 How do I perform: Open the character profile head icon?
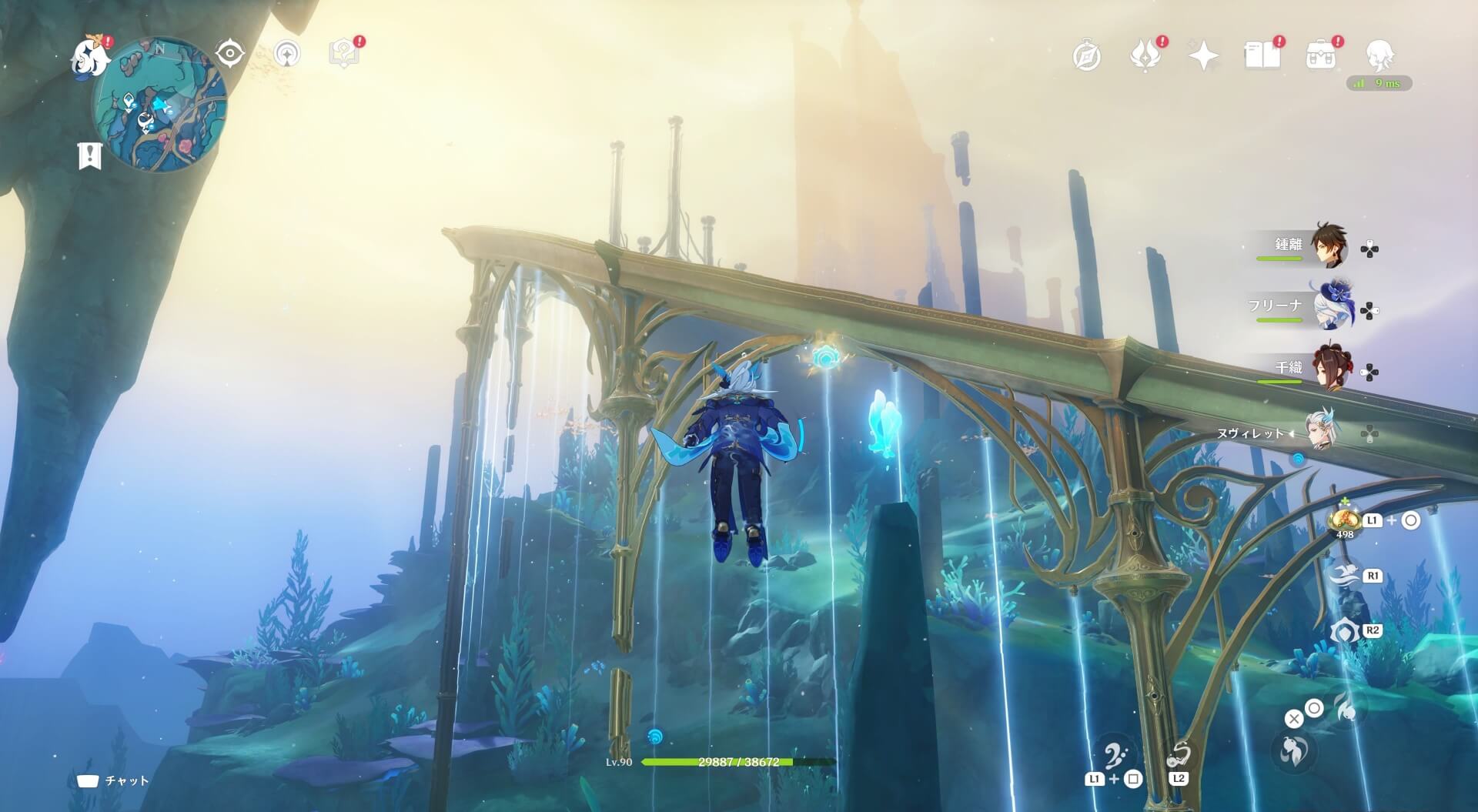(1379, 55)
